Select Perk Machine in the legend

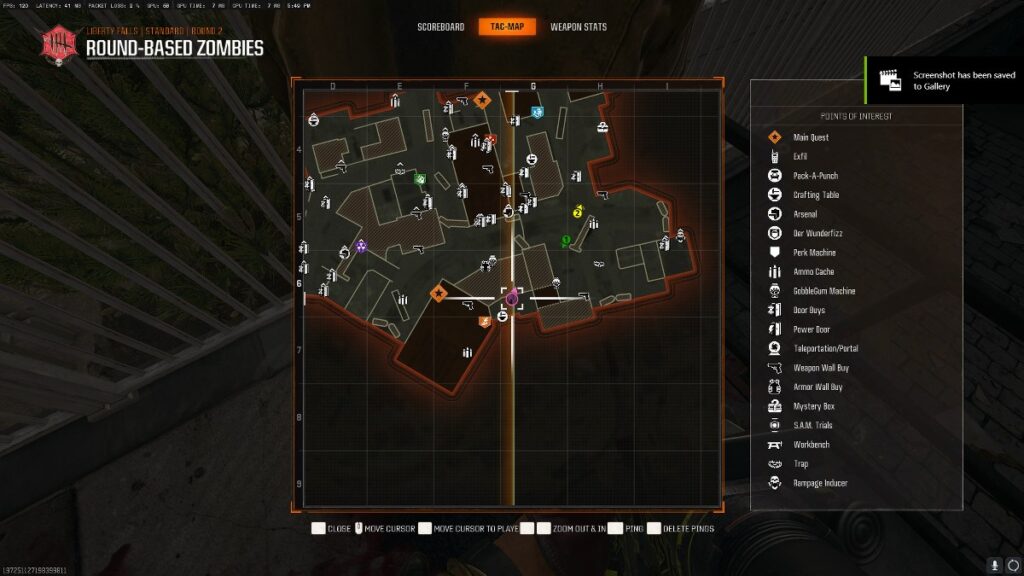click(814, 252)
